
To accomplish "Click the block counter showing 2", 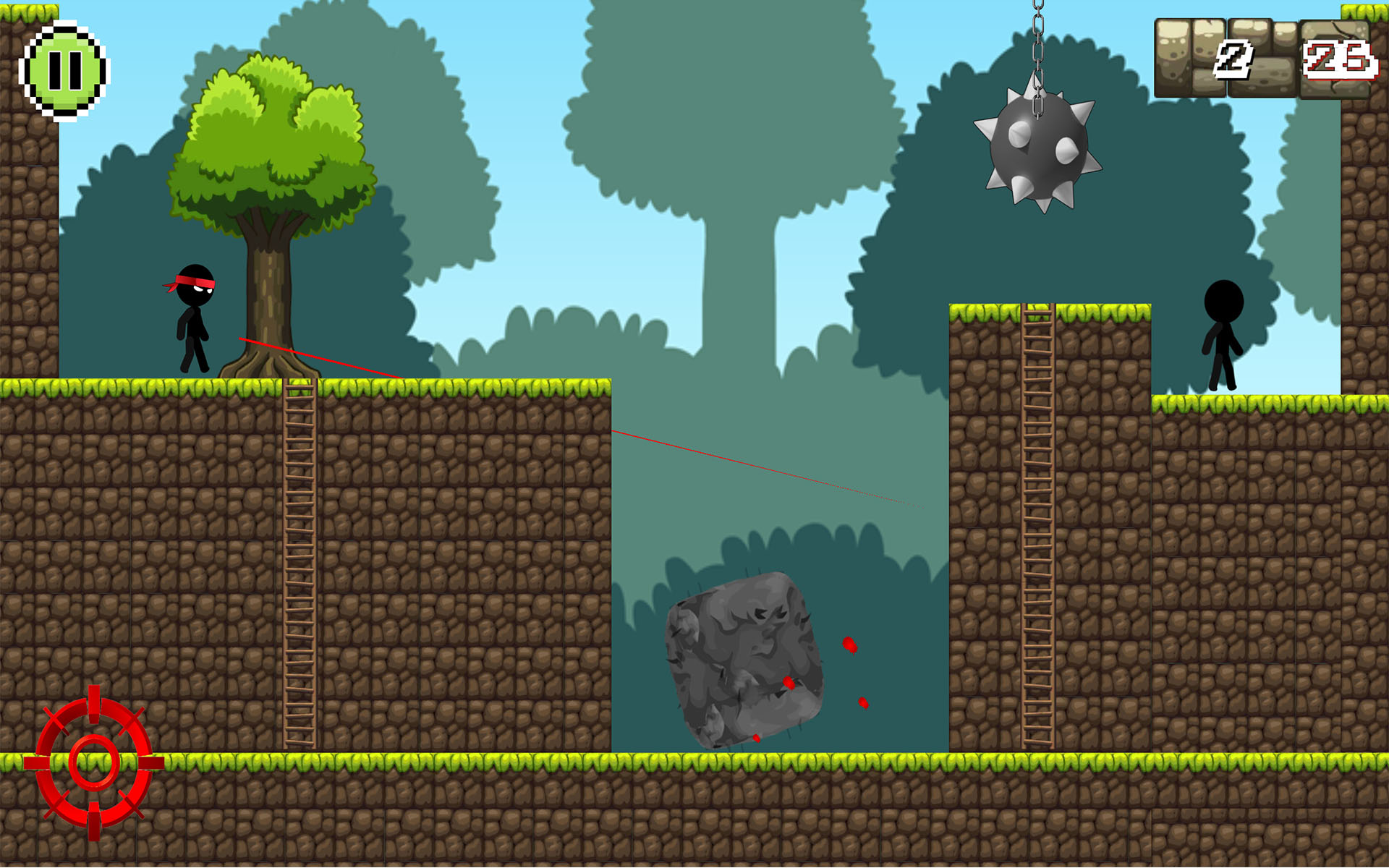I will coord(1234,61).
